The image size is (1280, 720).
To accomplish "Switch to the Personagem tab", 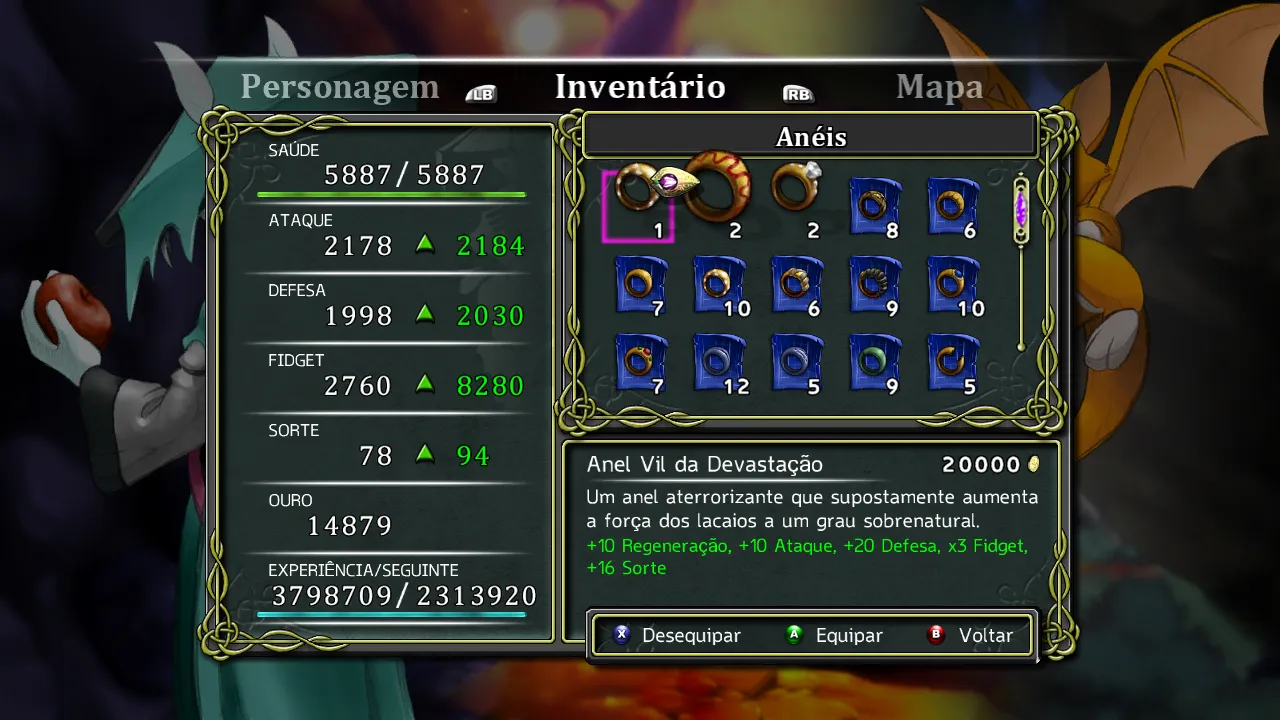I will tap(339, 88).
